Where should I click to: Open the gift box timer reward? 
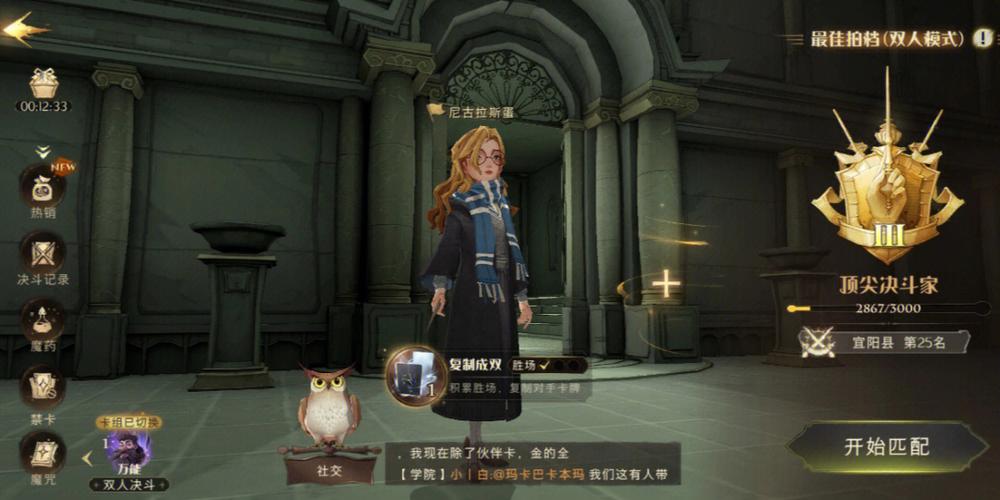[43, 85]
